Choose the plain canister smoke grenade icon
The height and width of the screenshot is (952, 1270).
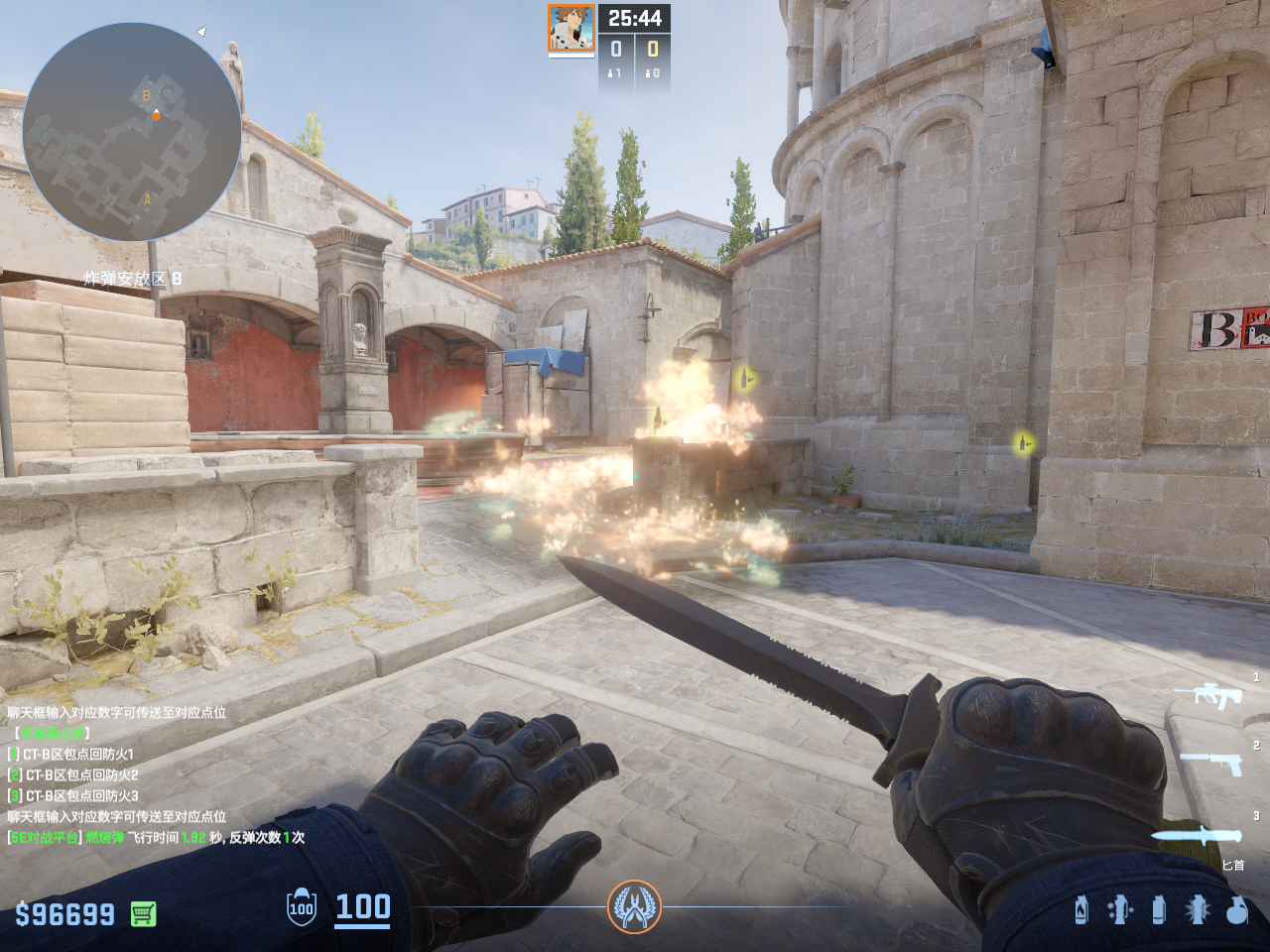(x=1158, y=909)
